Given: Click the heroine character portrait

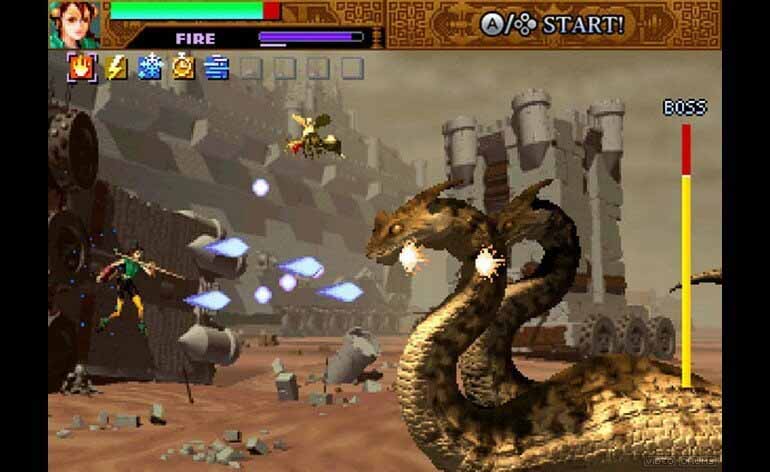Looking at the screenshot, I should tap(76, 24).
